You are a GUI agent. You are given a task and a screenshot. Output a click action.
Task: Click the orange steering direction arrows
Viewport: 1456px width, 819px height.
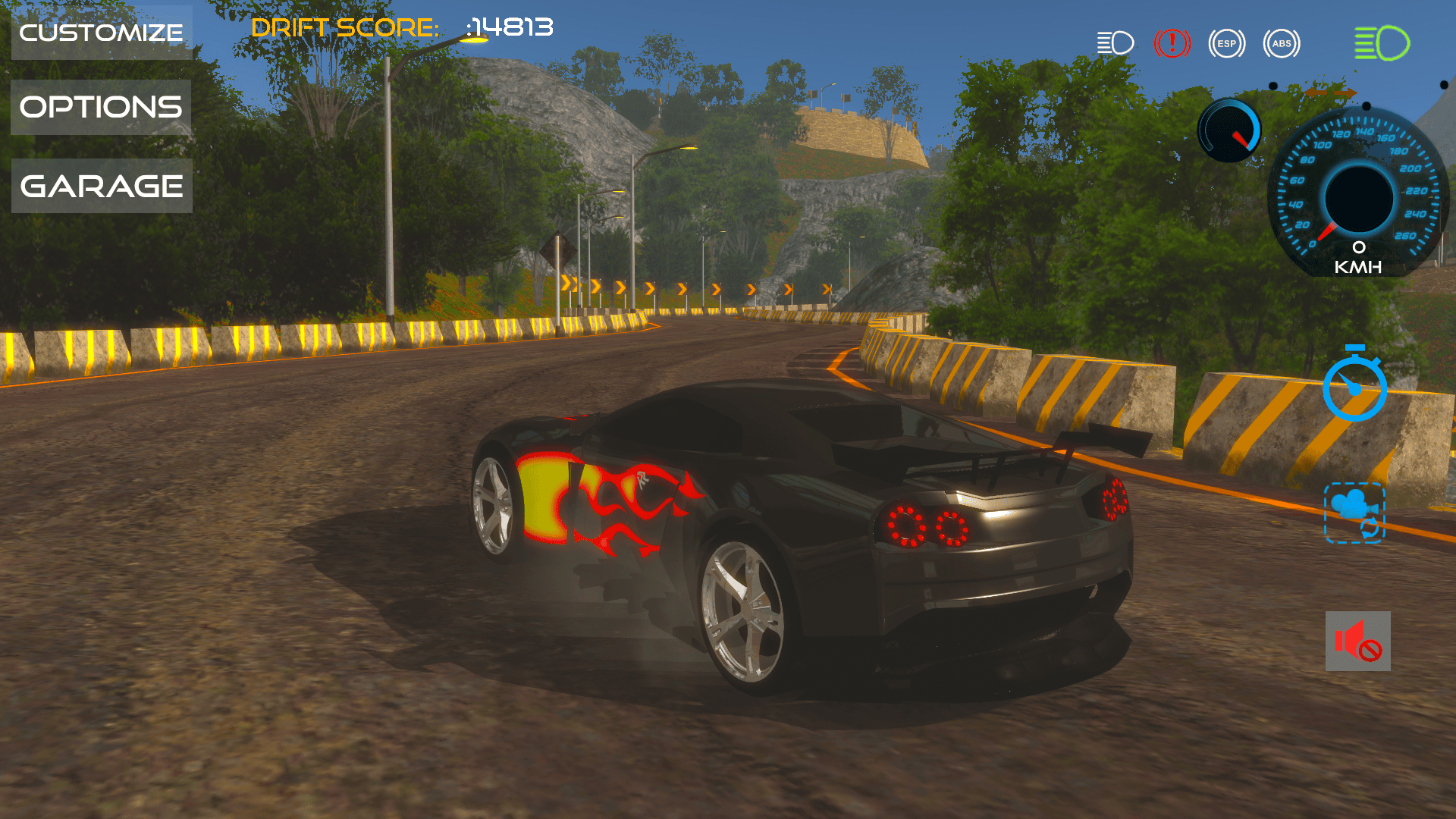(x=1332, y=93)
